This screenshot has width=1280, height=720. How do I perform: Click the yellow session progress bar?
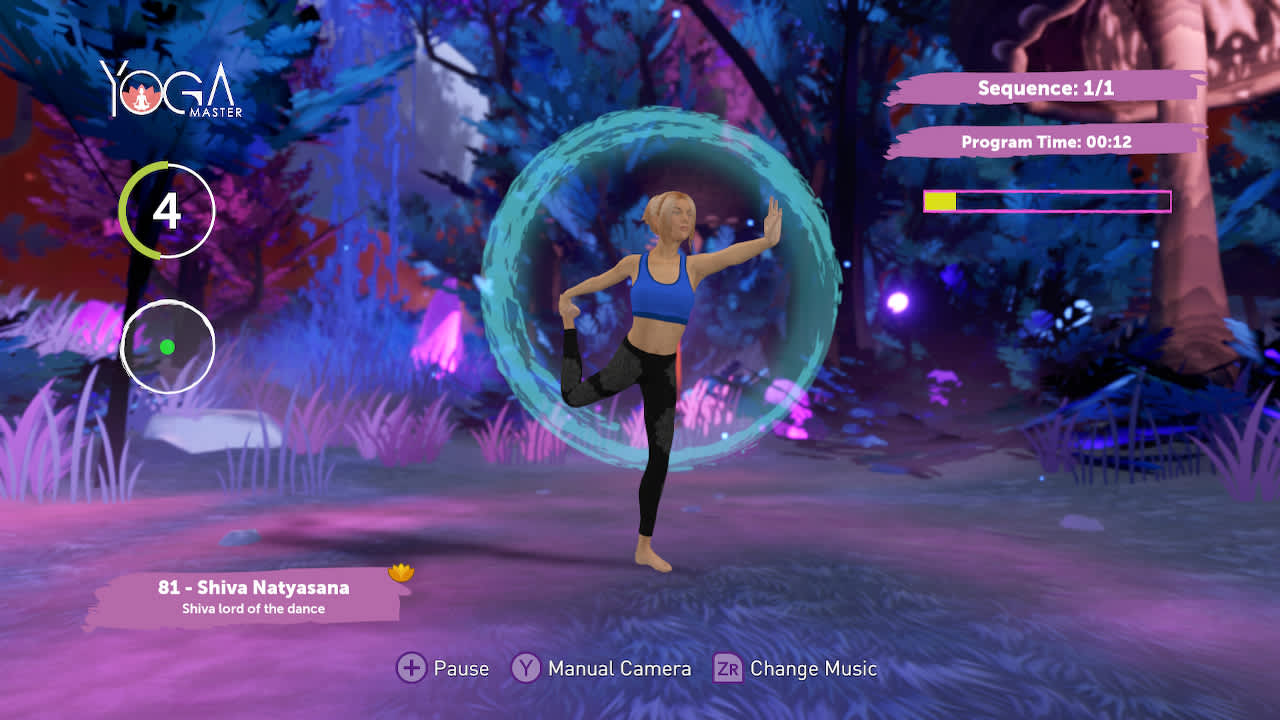(x=938, y=202)
